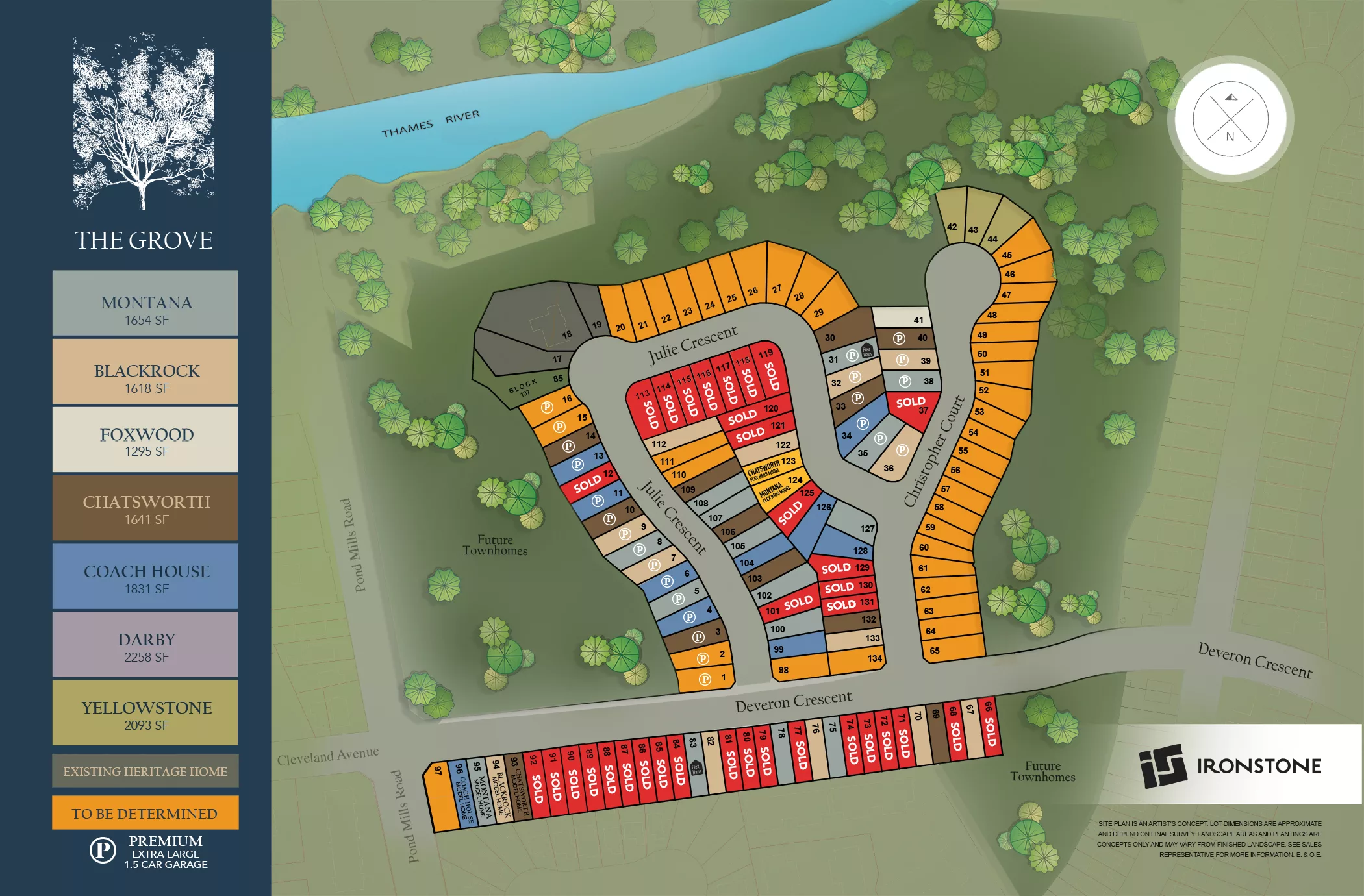Select lot 41 on Christopher Court

click(x=902, y=317)
